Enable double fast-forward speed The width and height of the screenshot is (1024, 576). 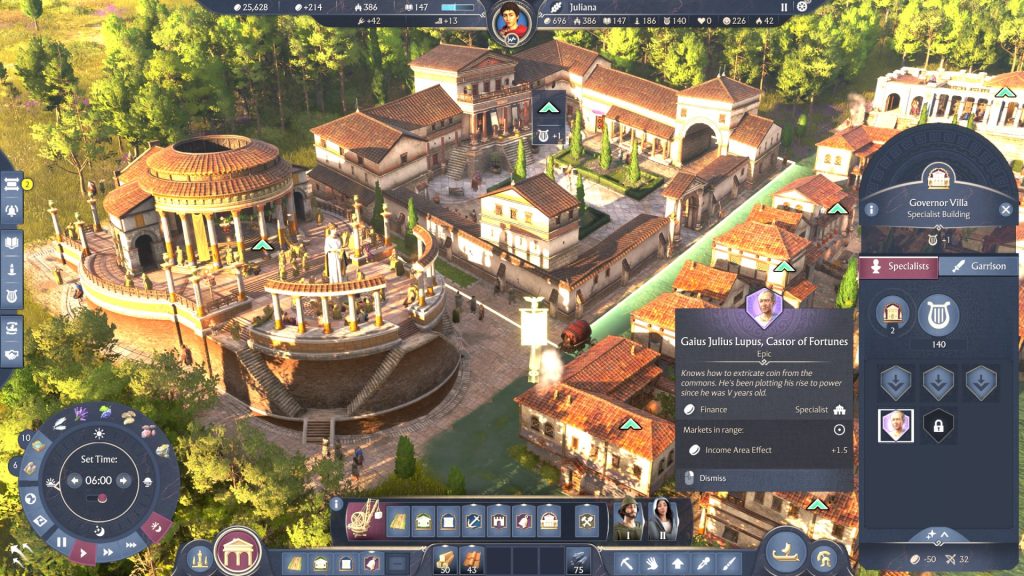[x=108, y=549]
